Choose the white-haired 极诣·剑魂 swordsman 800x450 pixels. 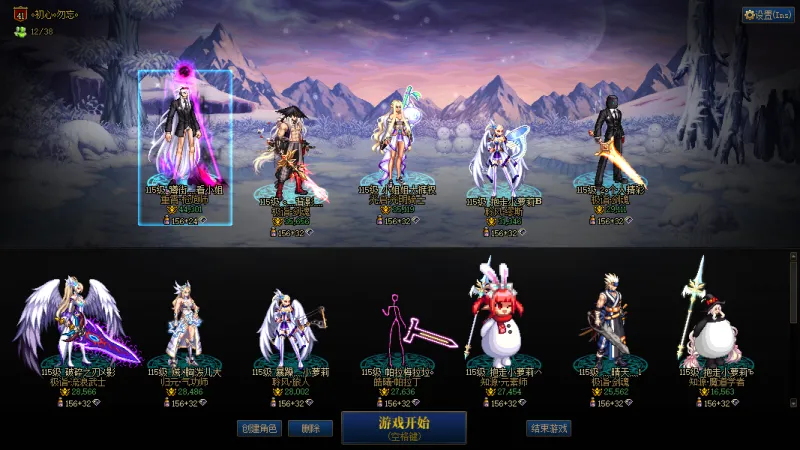click(x=611, y=320)
